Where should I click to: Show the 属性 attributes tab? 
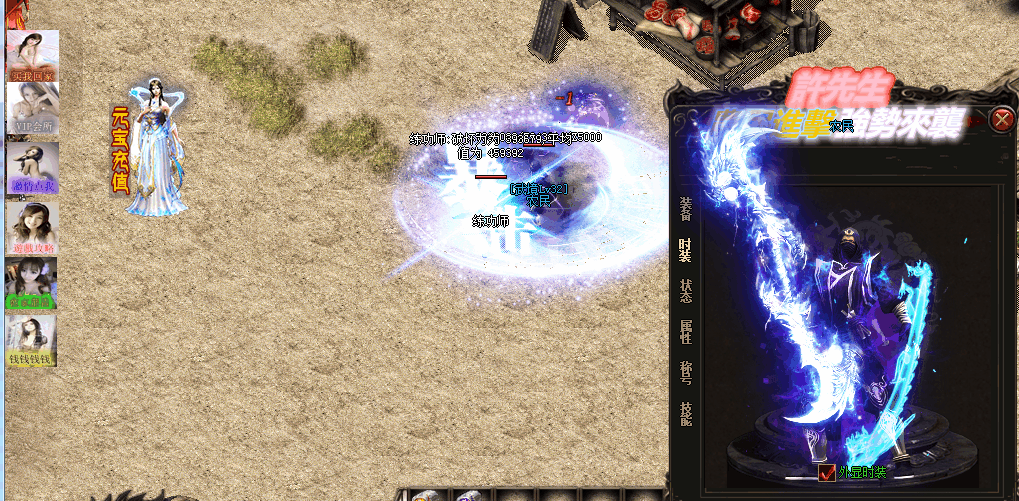pyautogui.click(x=685, y=332)
